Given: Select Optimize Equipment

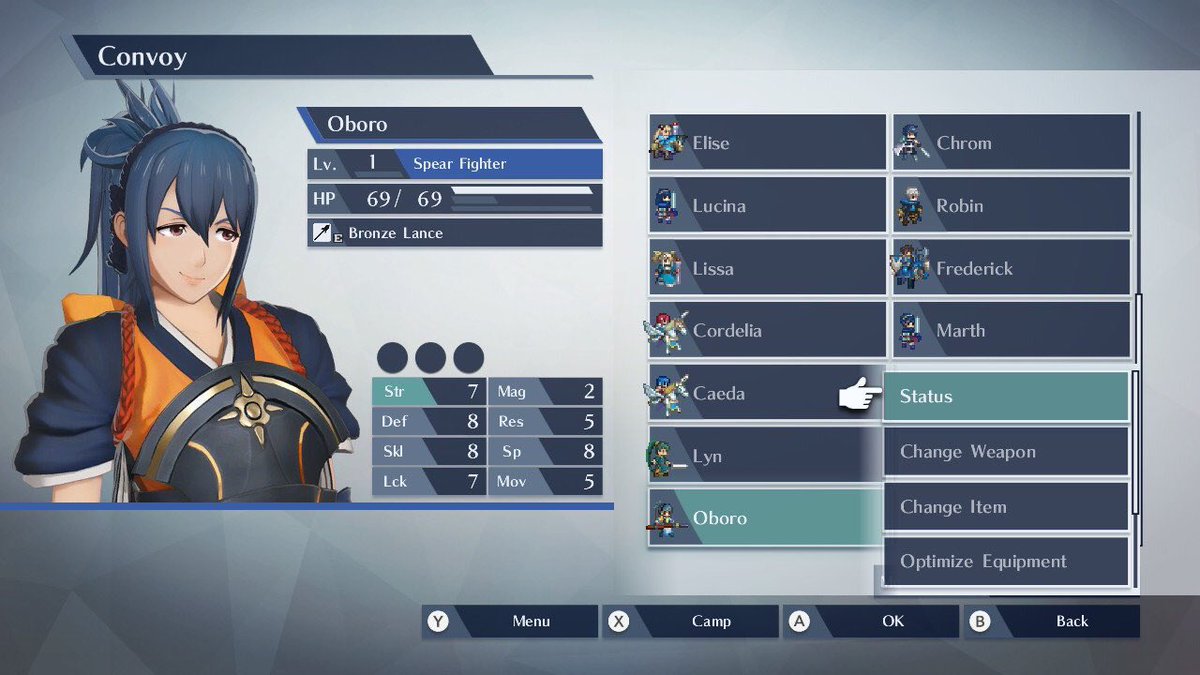Looking at the screenshot, I should click(x=1005, y=562).
